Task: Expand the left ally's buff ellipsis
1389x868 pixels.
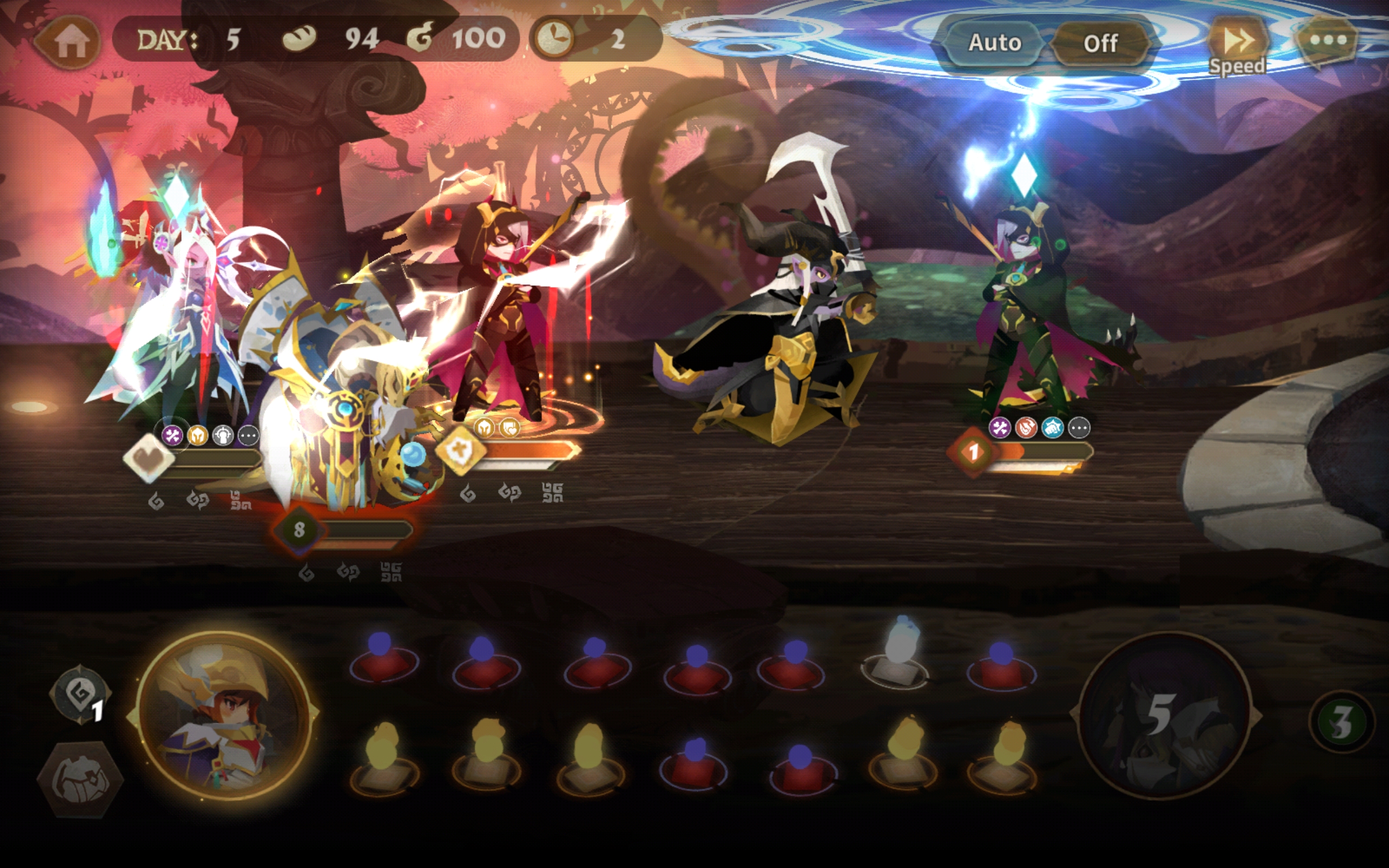Action: pyautogui.click(x=249, y=436)
